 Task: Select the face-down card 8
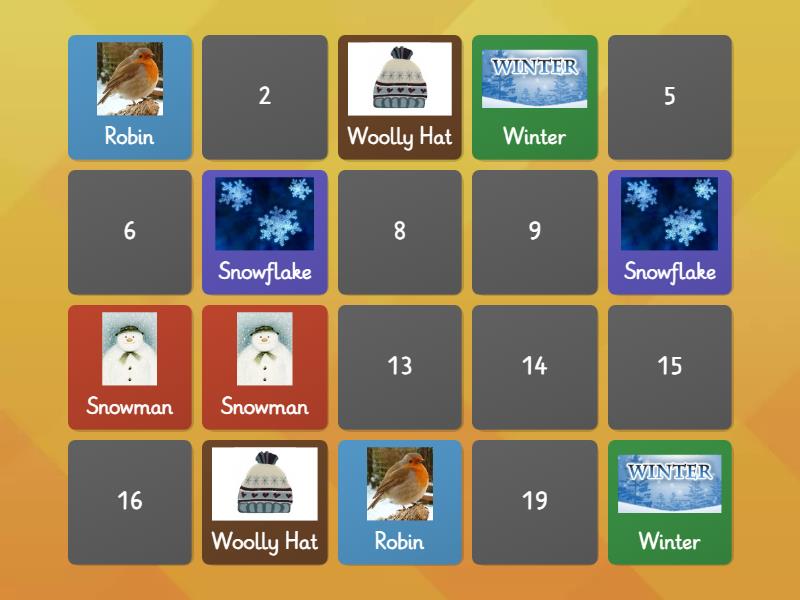click(x=400, y=232)
